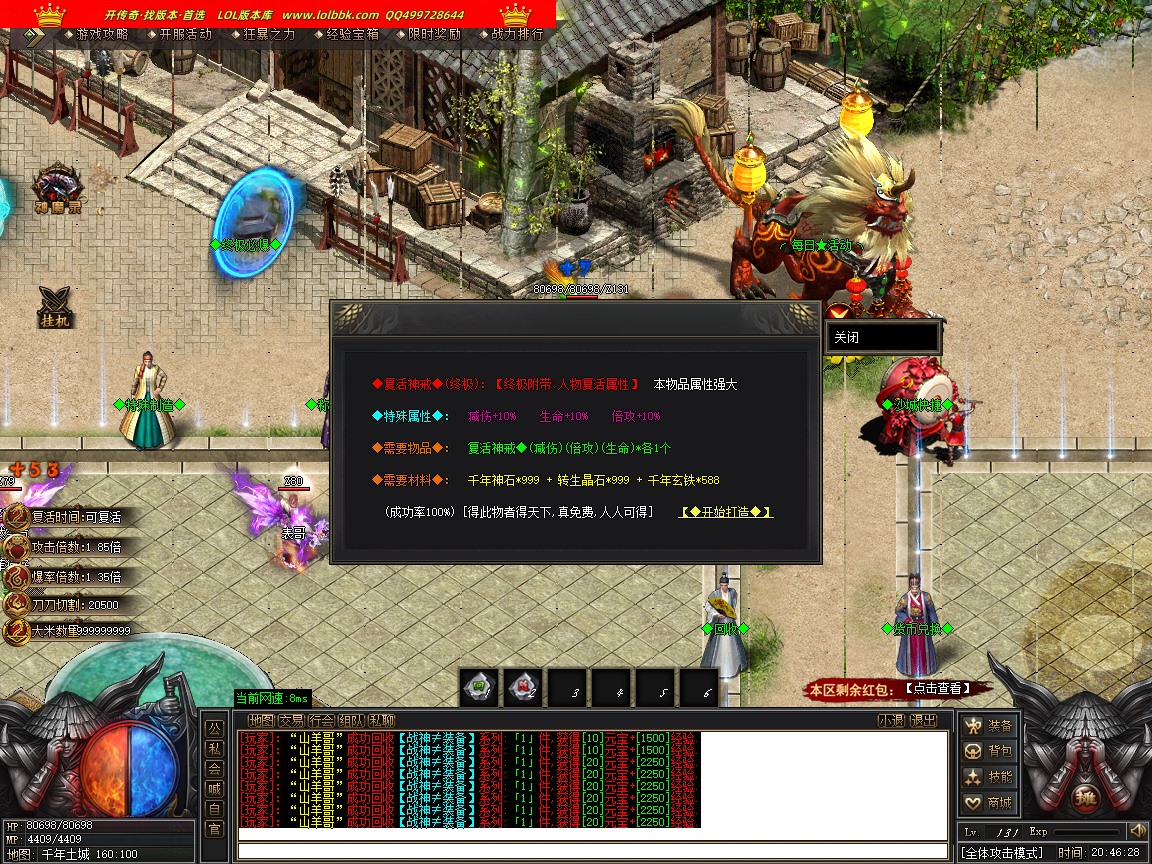This screenshot has height=864, width=1152.
Task: Open the 技能 skills panel
Action: (988, 777)
